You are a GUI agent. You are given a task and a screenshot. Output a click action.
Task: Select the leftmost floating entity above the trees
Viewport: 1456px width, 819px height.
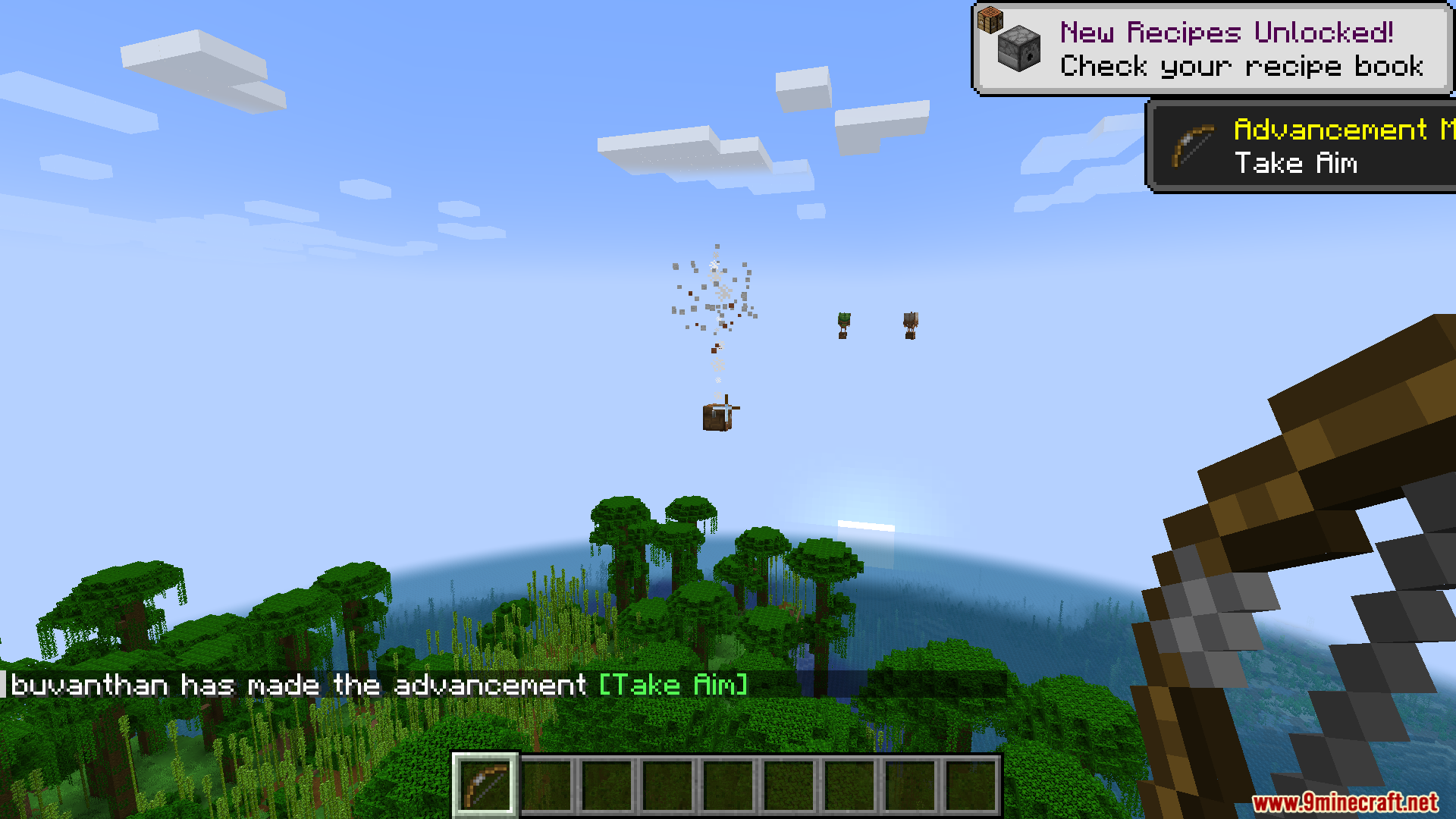pos(843,326)
